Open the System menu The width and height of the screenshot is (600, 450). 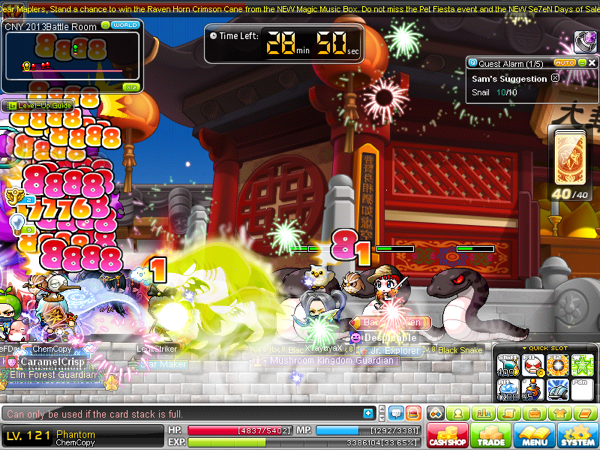[577, 435]
